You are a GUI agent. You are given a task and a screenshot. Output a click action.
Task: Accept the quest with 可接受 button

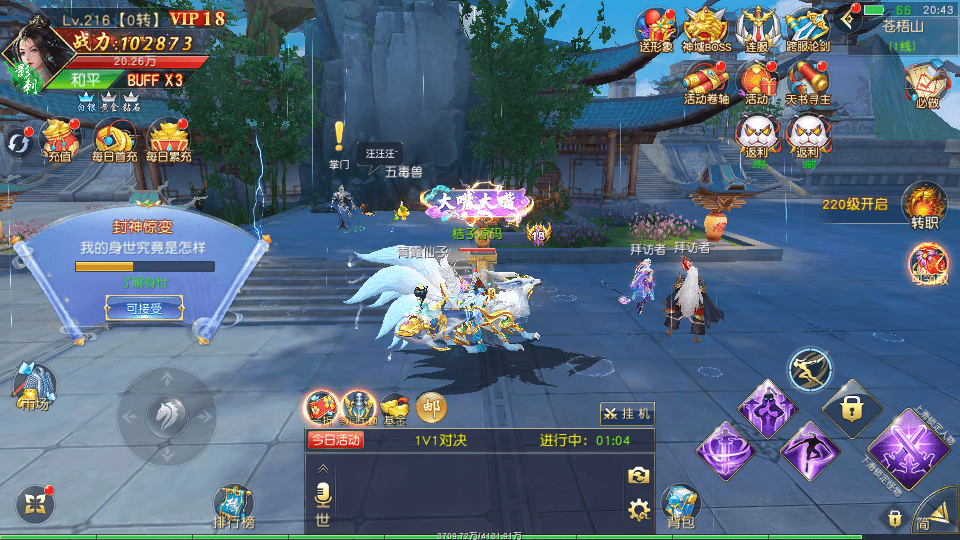[x=144, y=309]
